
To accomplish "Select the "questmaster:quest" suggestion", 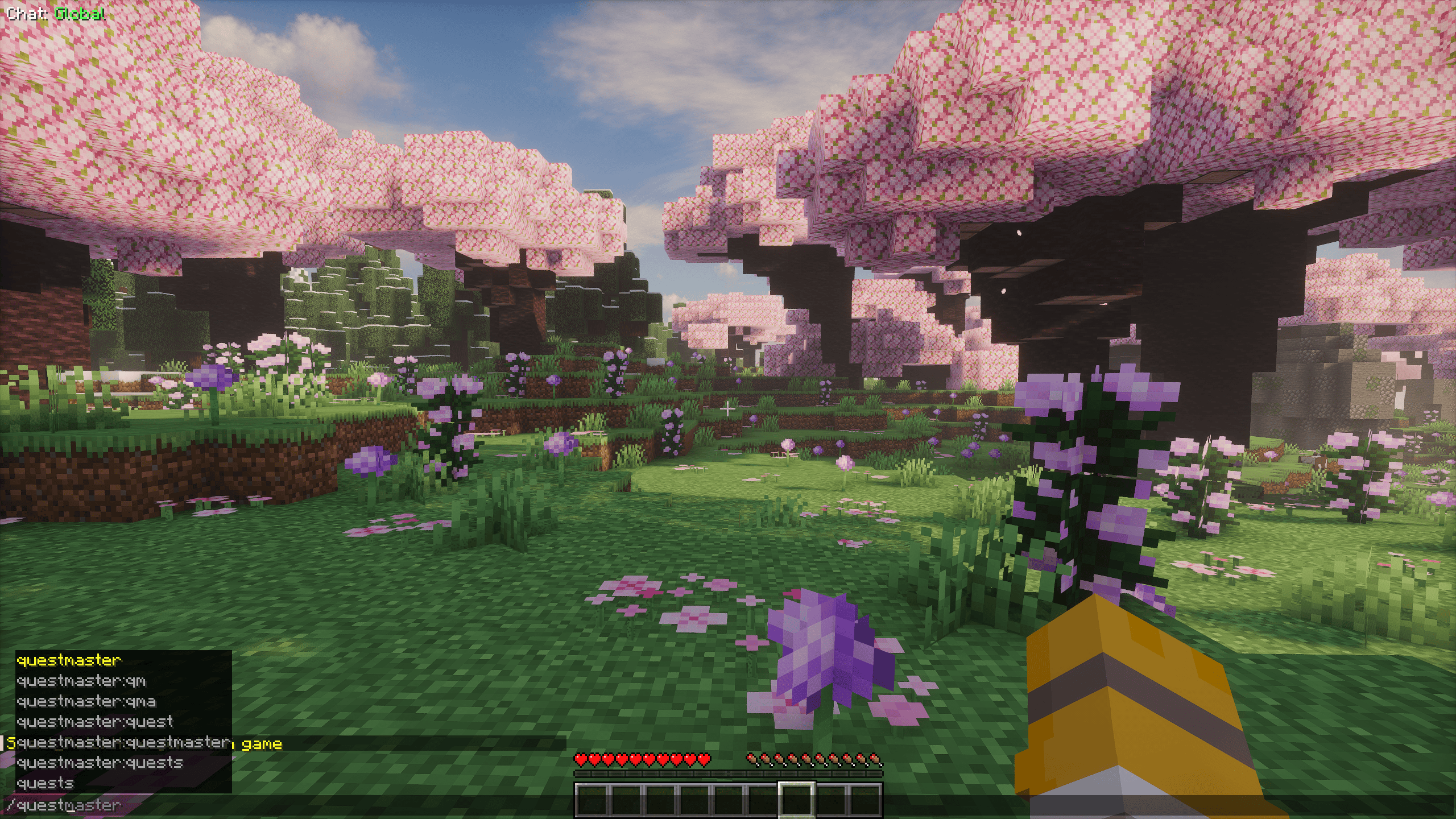I will (94, 722).
